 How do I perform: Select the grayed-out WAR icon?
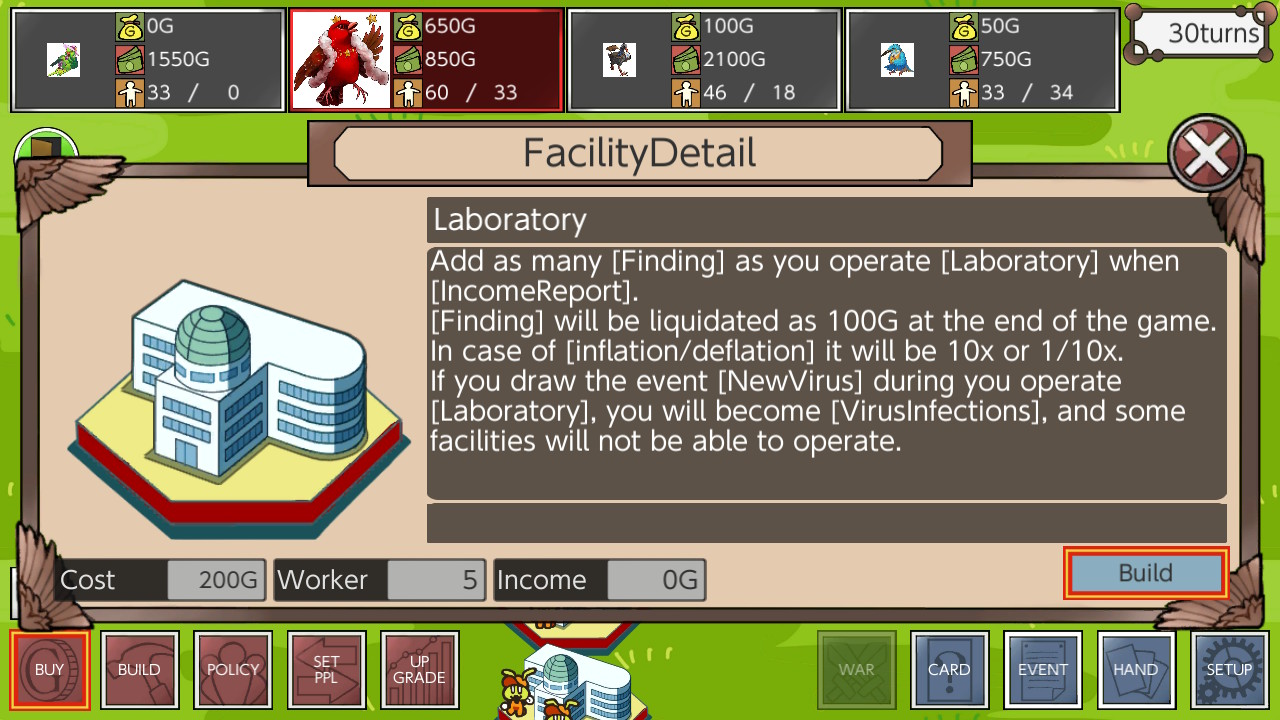(856, 669)
